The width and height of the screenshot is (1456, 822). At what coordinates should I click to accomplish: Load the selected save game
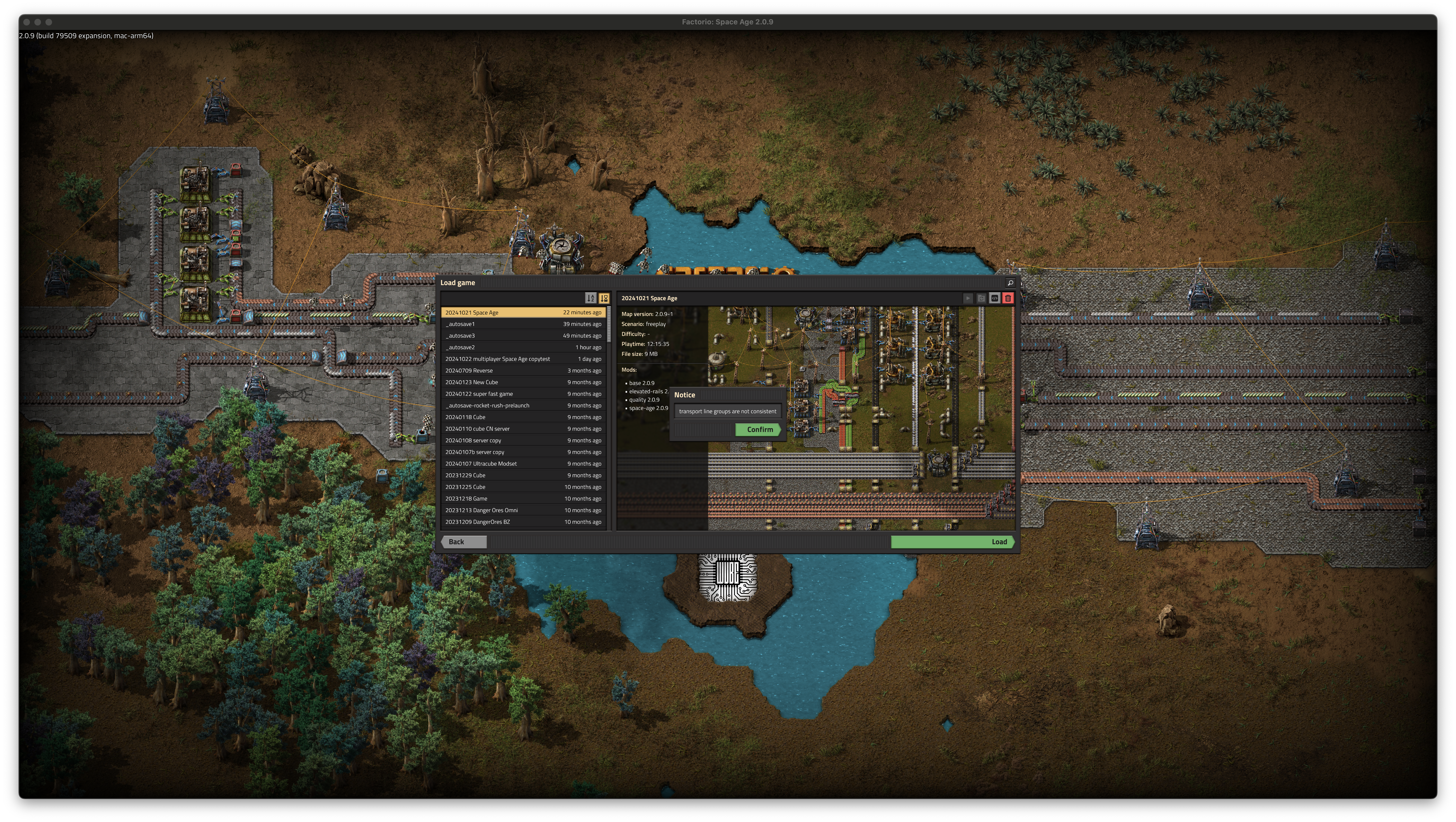pyautogui.click(x=952, y=542)
